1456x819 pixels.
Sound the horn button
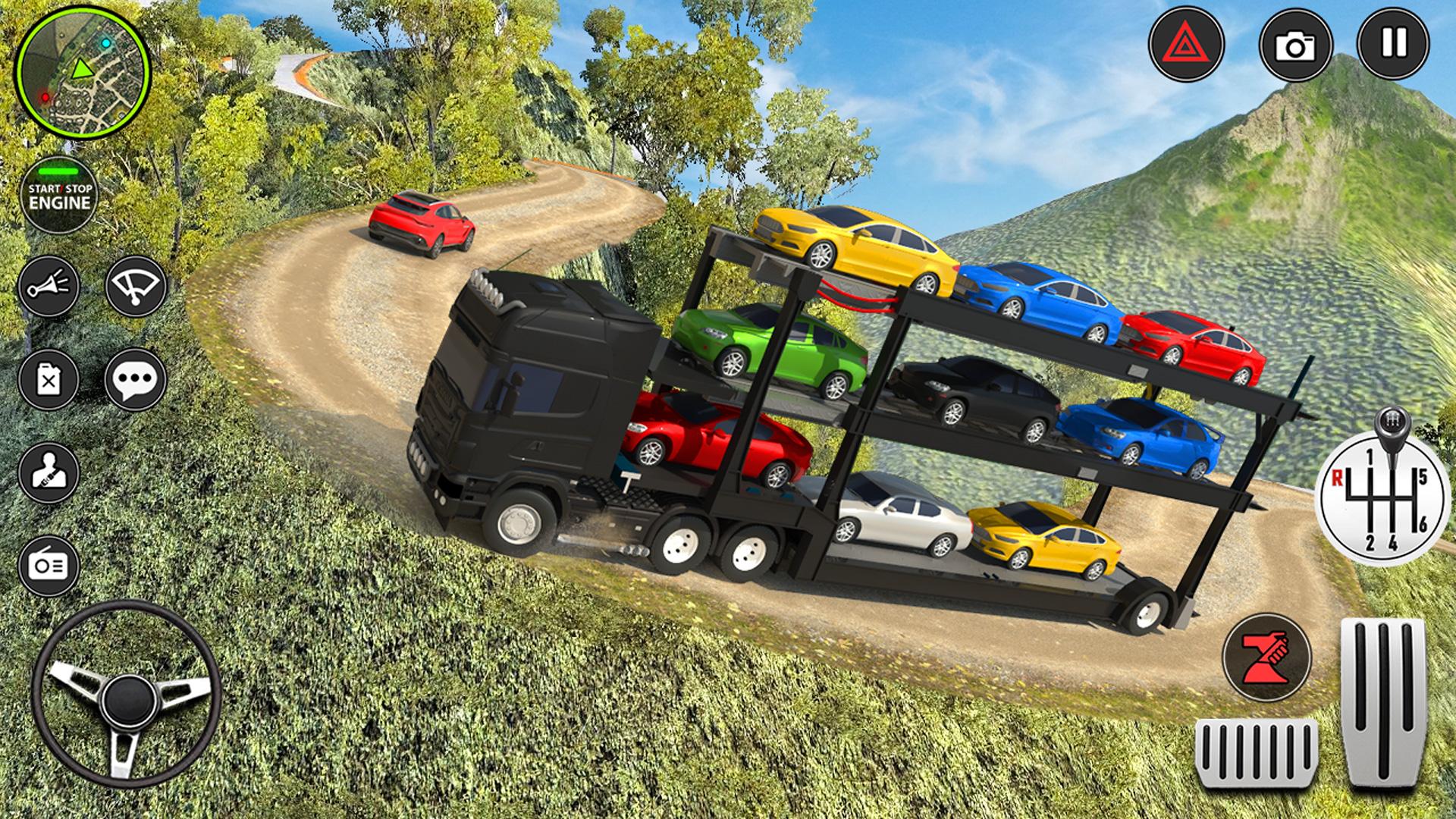pos(49,286)
